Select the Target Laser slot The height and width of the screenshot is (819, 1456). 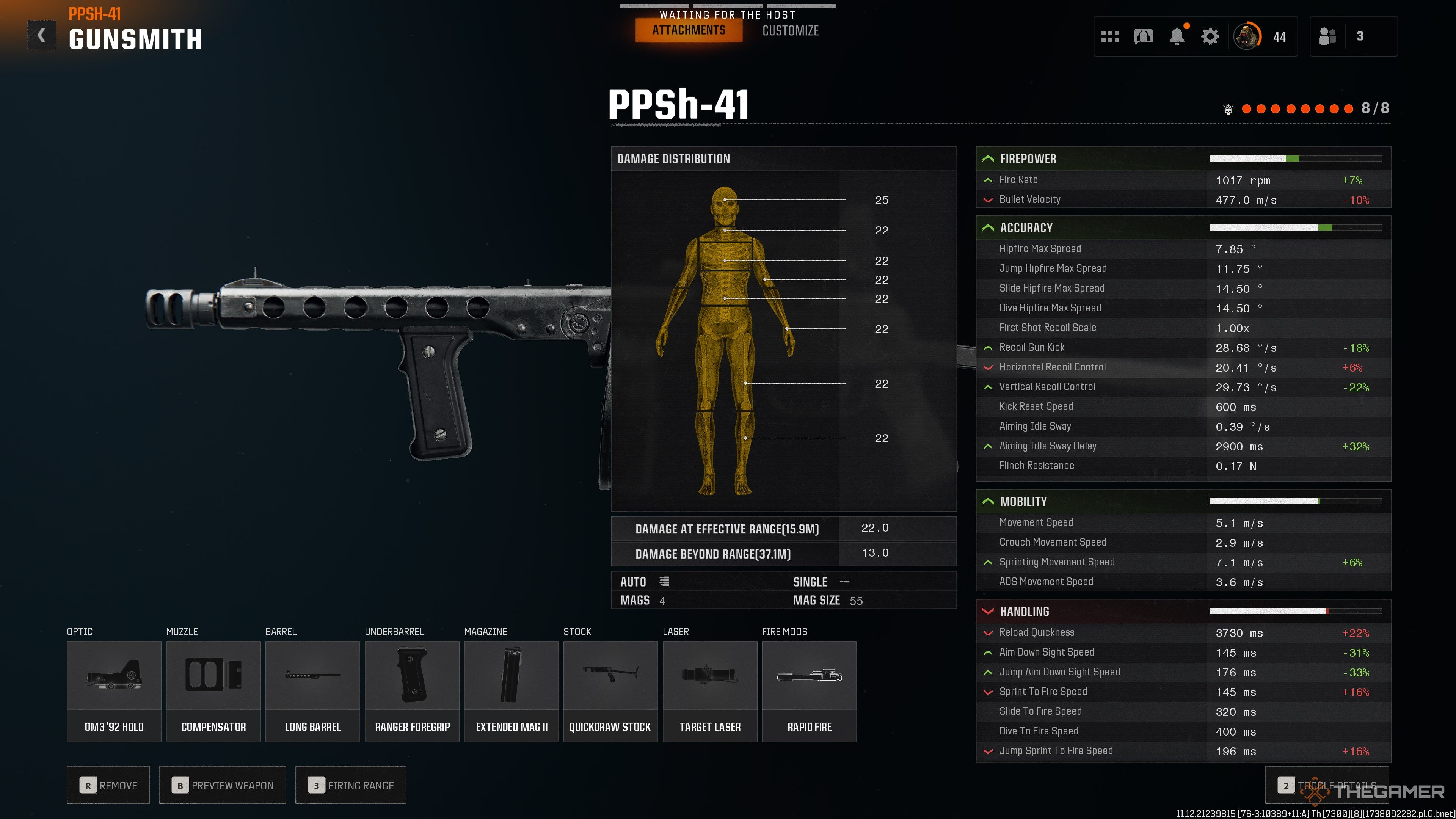pos(710,691)
